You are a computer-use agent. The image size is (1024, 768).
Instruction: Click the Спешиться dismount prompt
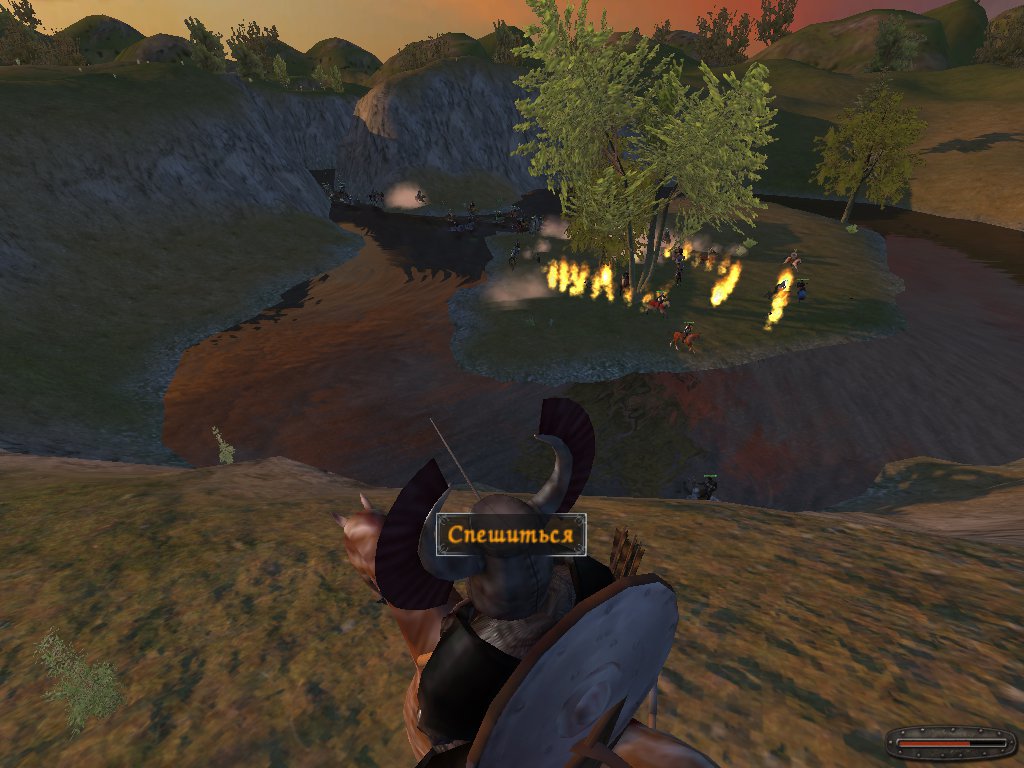click(x=511, y=535)
